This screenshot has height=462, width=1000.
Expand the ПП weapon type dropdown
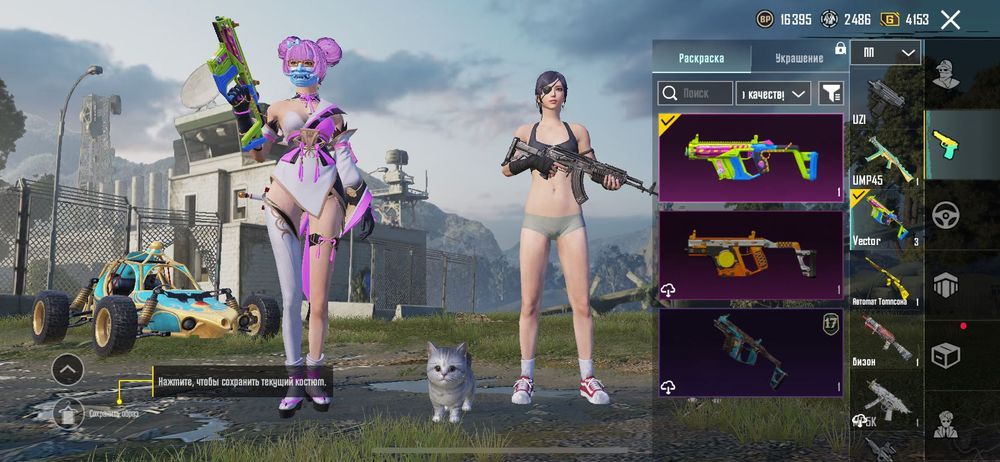pyautogui.click(x=886, y=52)
